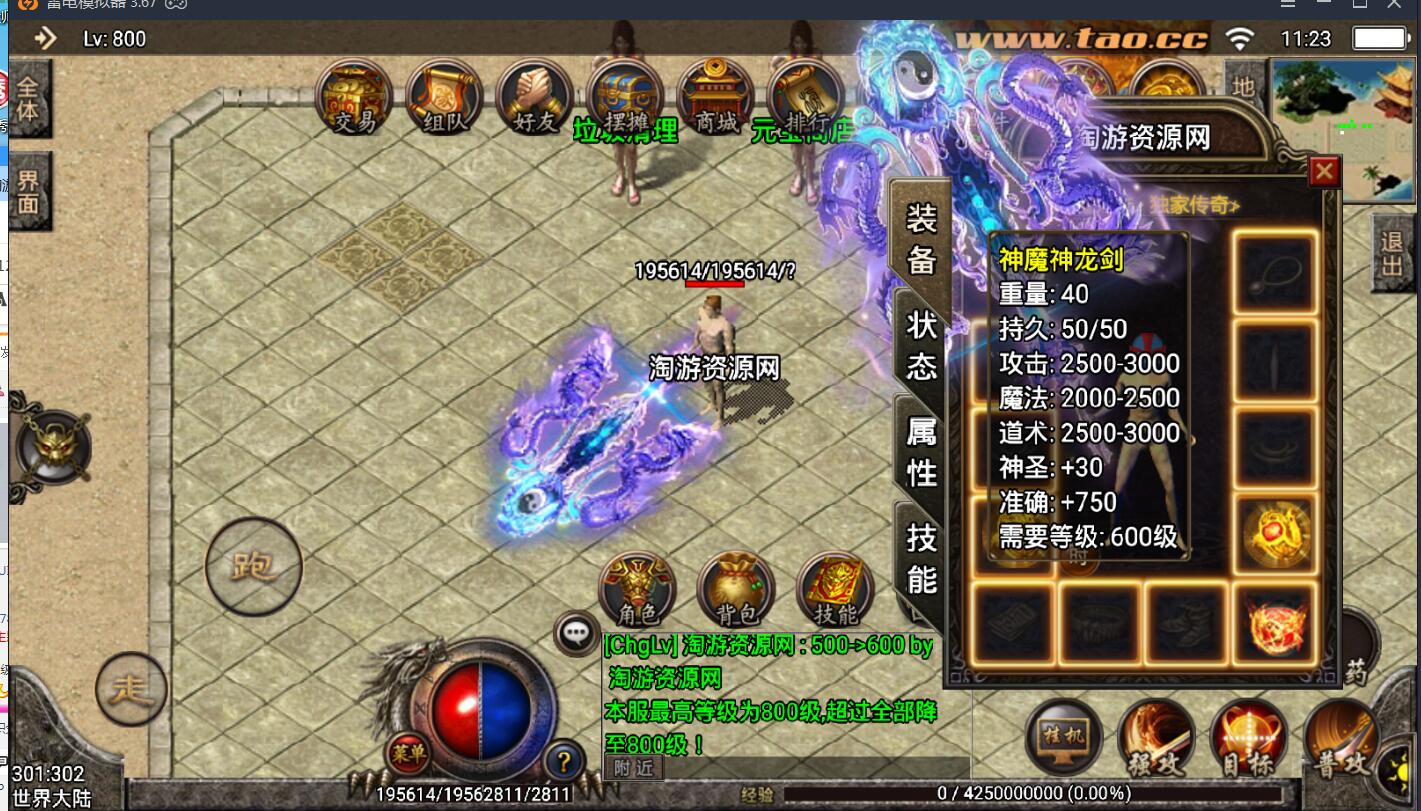This screenshot has height=811, width=1421.
Task: Close the equipment panel with the red X
Action: [x=1324, y=172]
